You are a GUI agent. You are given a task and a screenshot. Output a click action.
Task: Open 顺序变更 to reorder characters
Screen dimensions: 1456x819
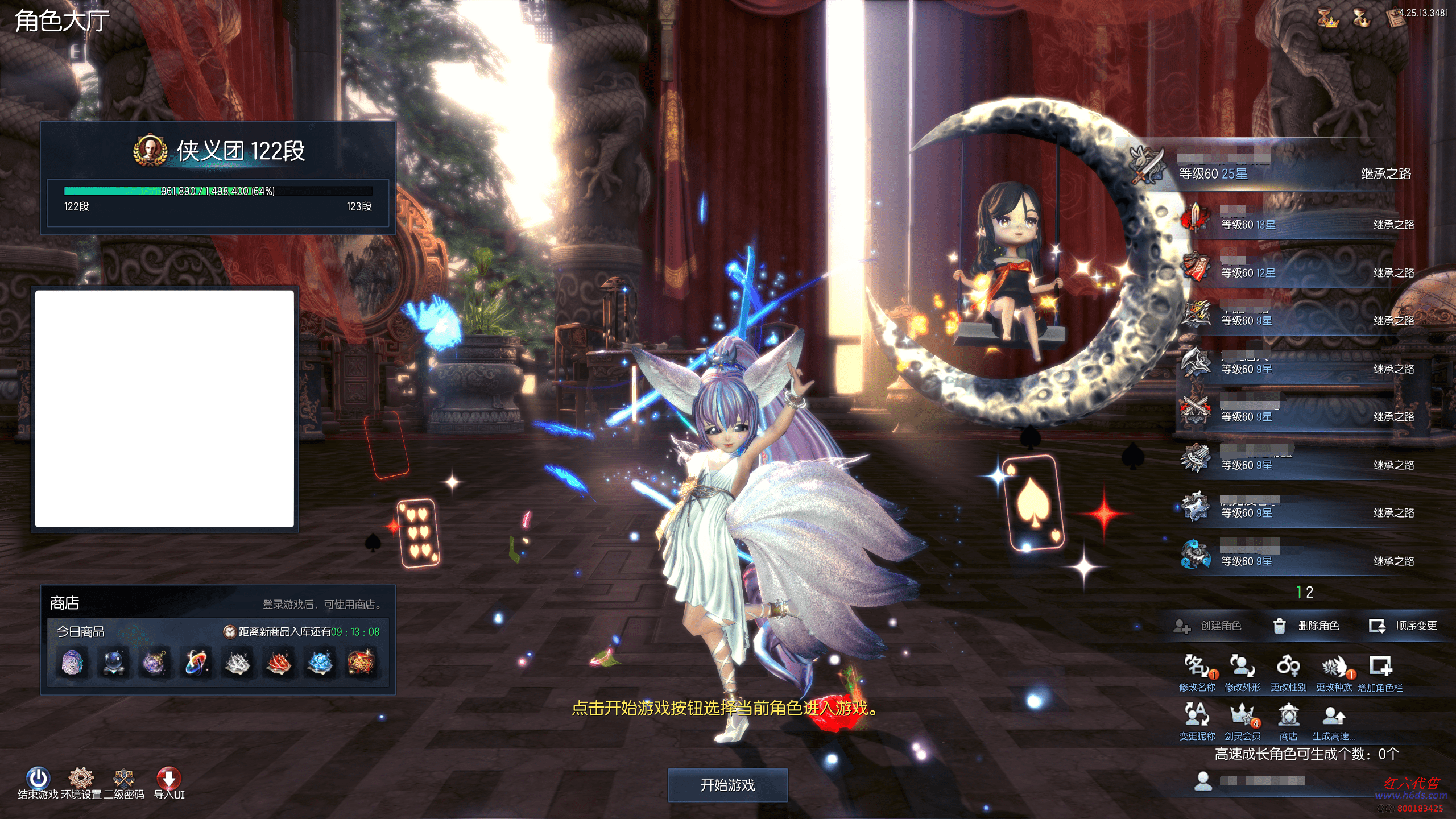tap(1403, 626)
